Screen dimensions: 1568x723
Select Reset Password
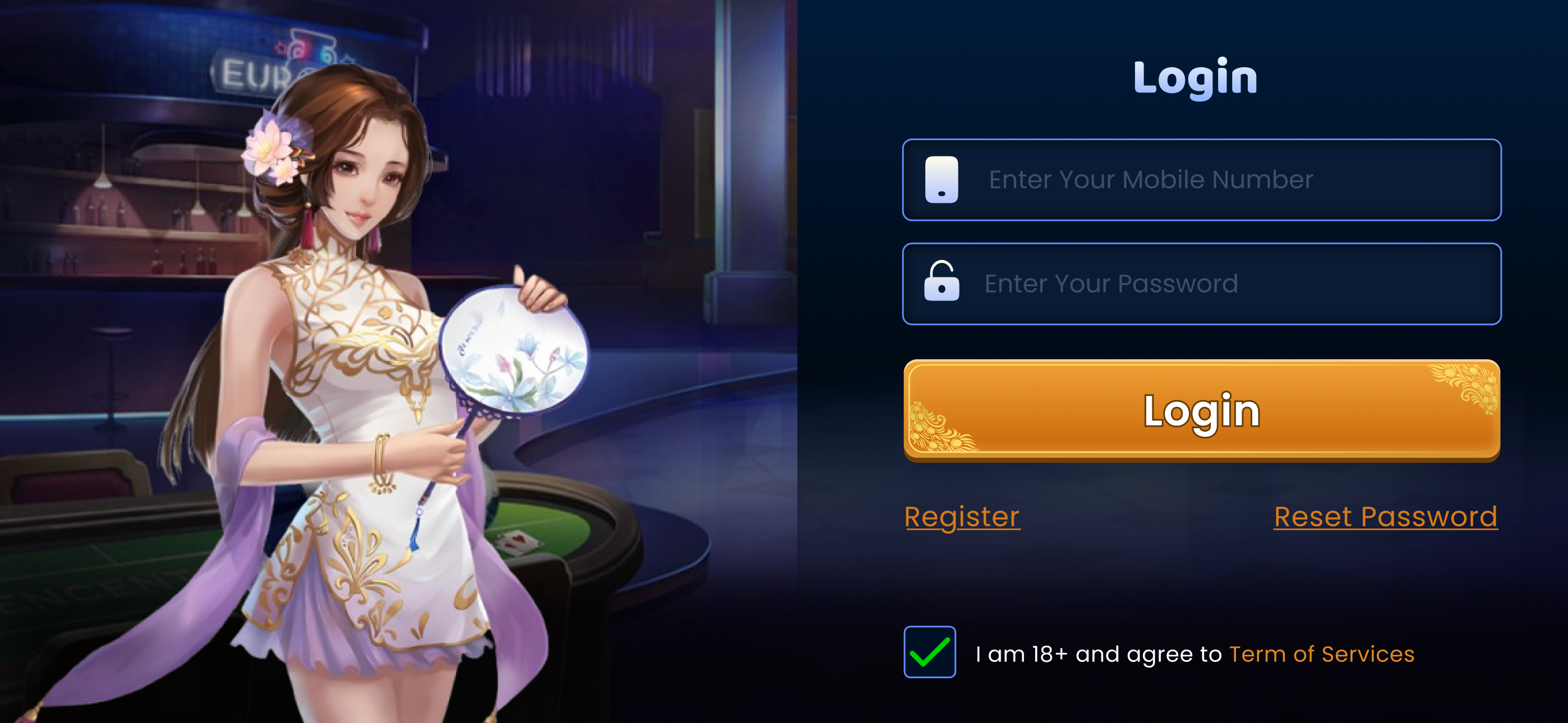click(1385, 517)
